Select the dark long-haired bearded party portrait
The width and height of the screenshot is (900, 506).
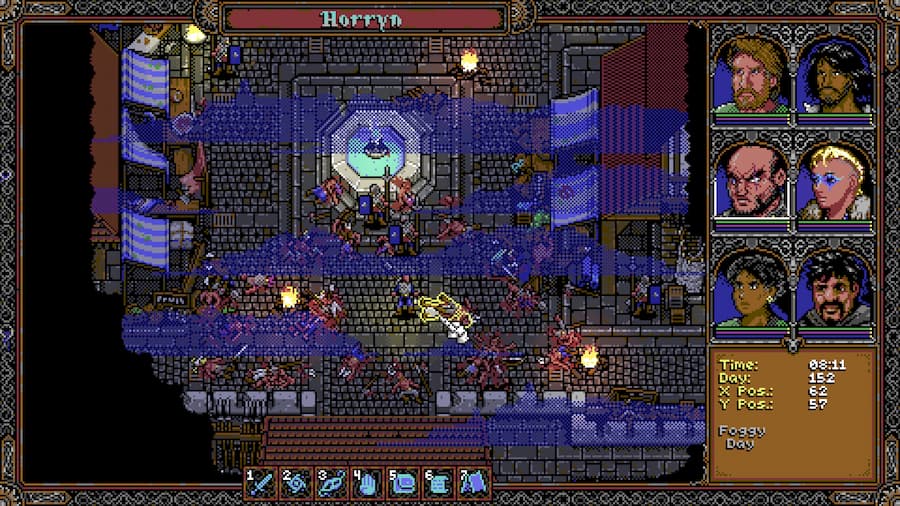tap(835, 76)
